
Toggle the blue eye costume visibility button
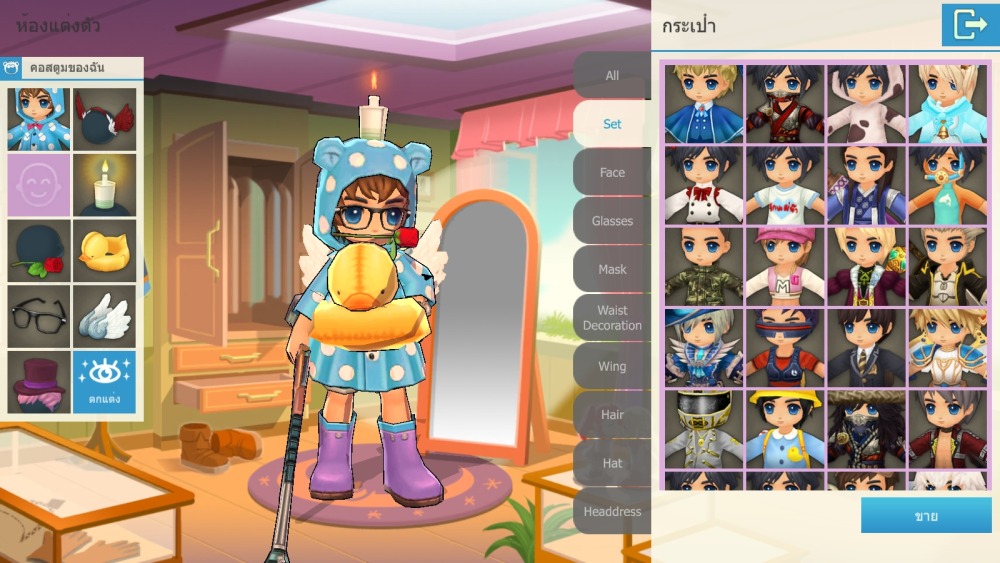(x=104, y=381)
